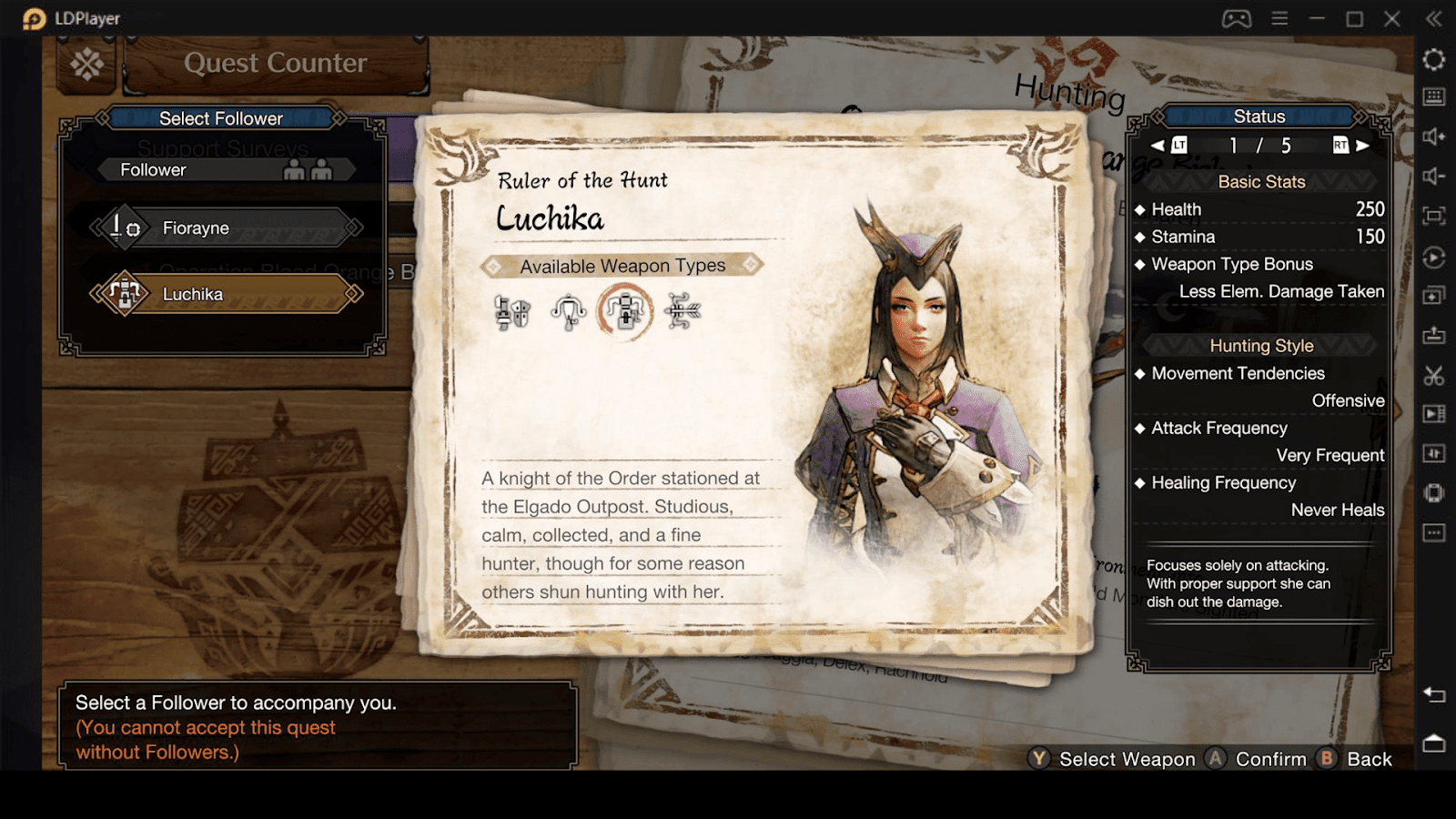
Task: Go to the previous Status page arrow
Action: point(1158,146)
